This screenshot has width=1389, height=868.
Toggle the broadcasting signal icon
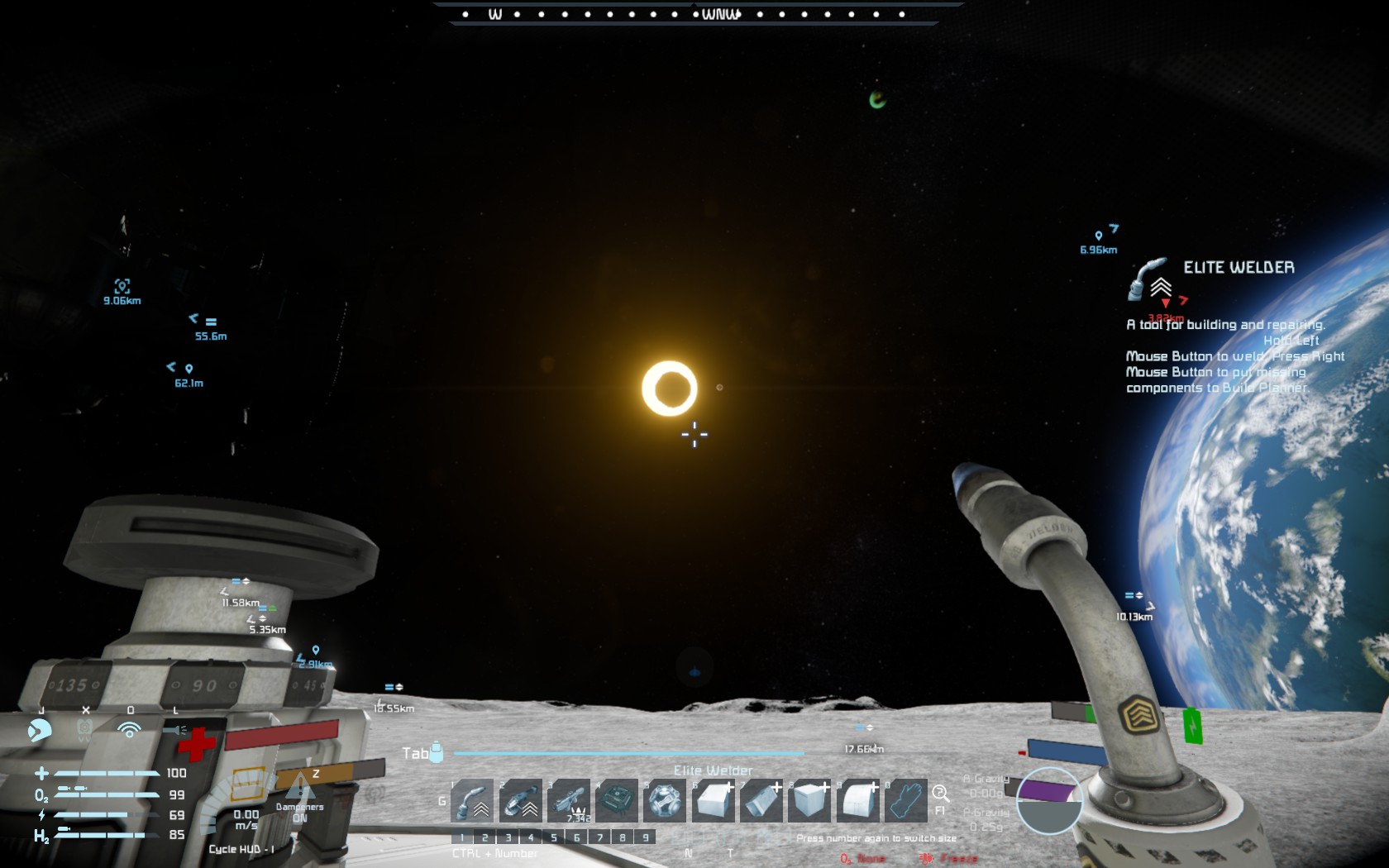pyautogui.click(x=129, y=730)
